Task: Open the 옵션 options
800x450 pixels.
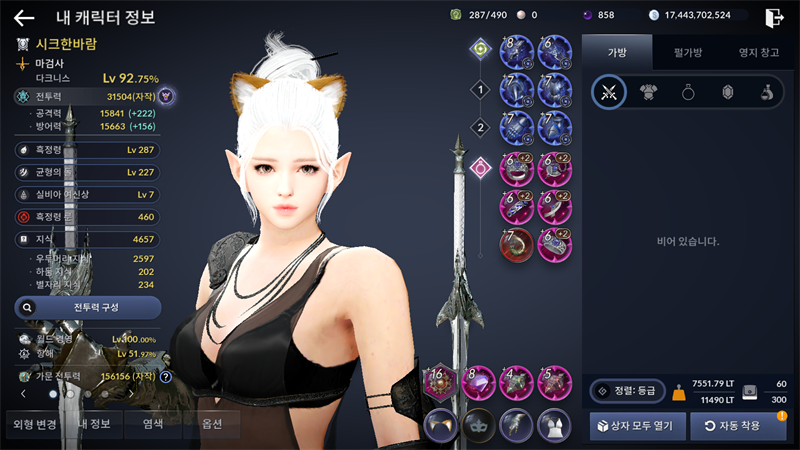Action: (x=210, y=424)
